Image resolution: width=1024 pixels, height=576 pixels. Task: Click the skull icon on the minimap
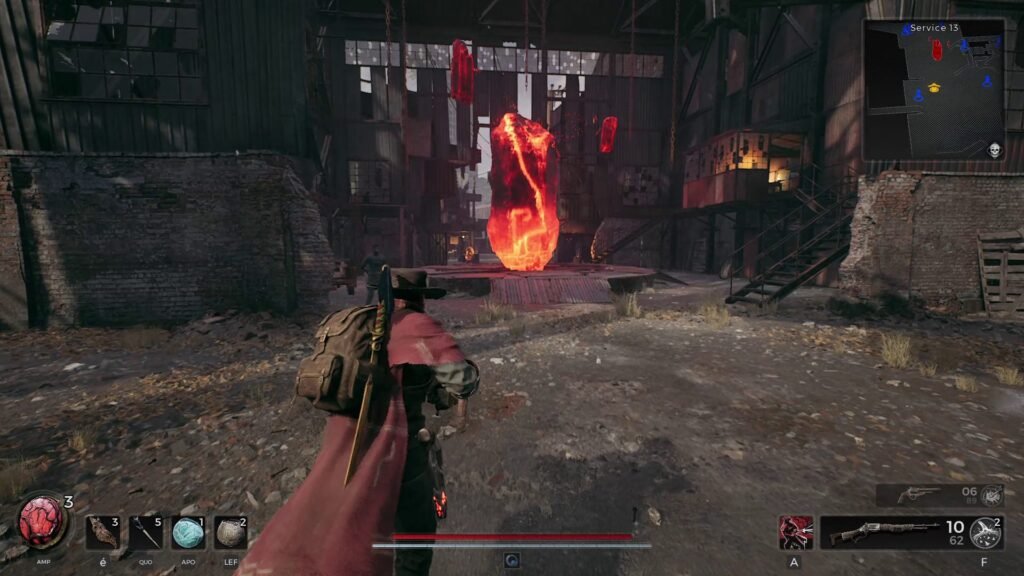[x=995, y=150]
